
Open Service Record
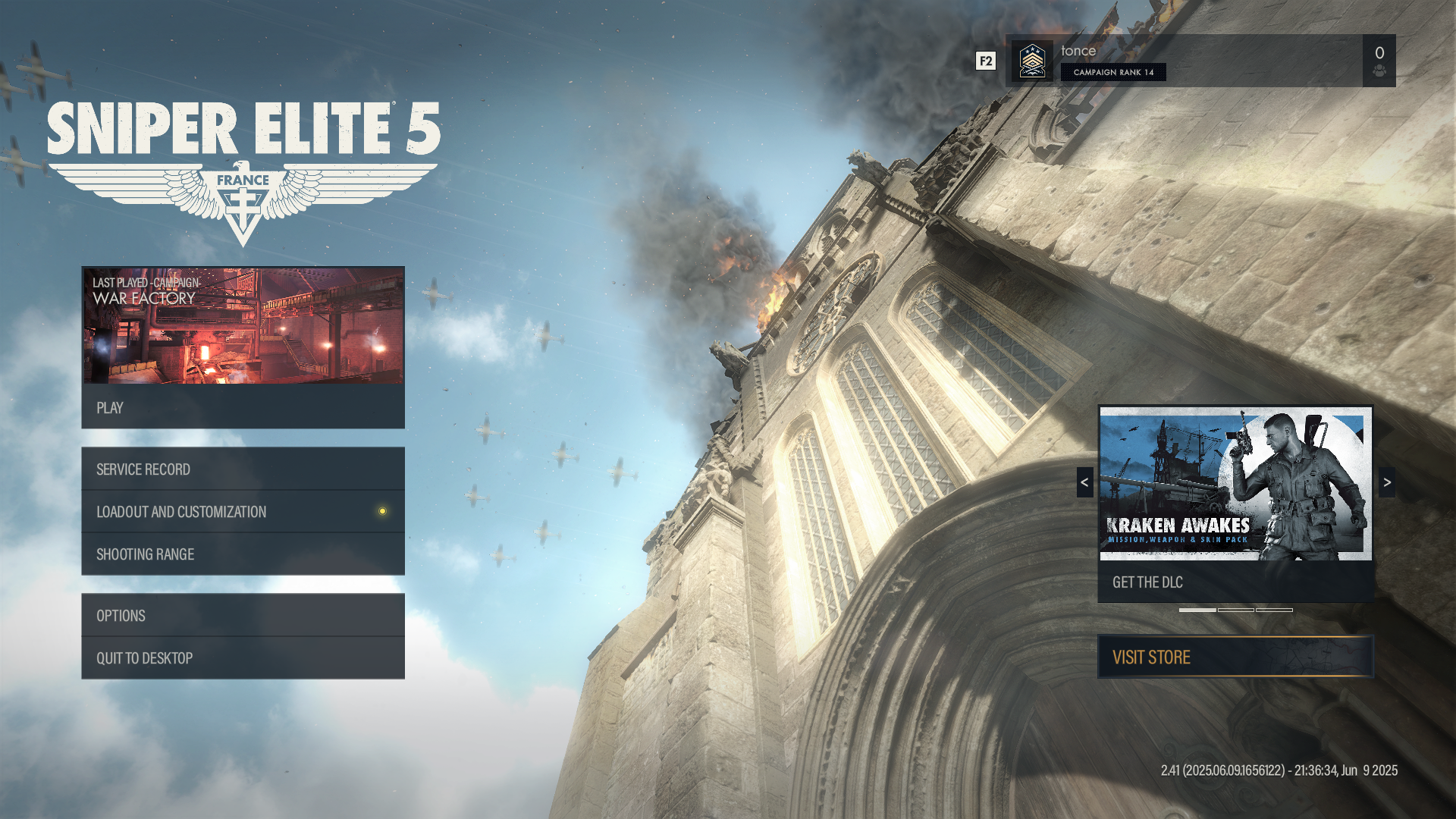coord(243,469)
